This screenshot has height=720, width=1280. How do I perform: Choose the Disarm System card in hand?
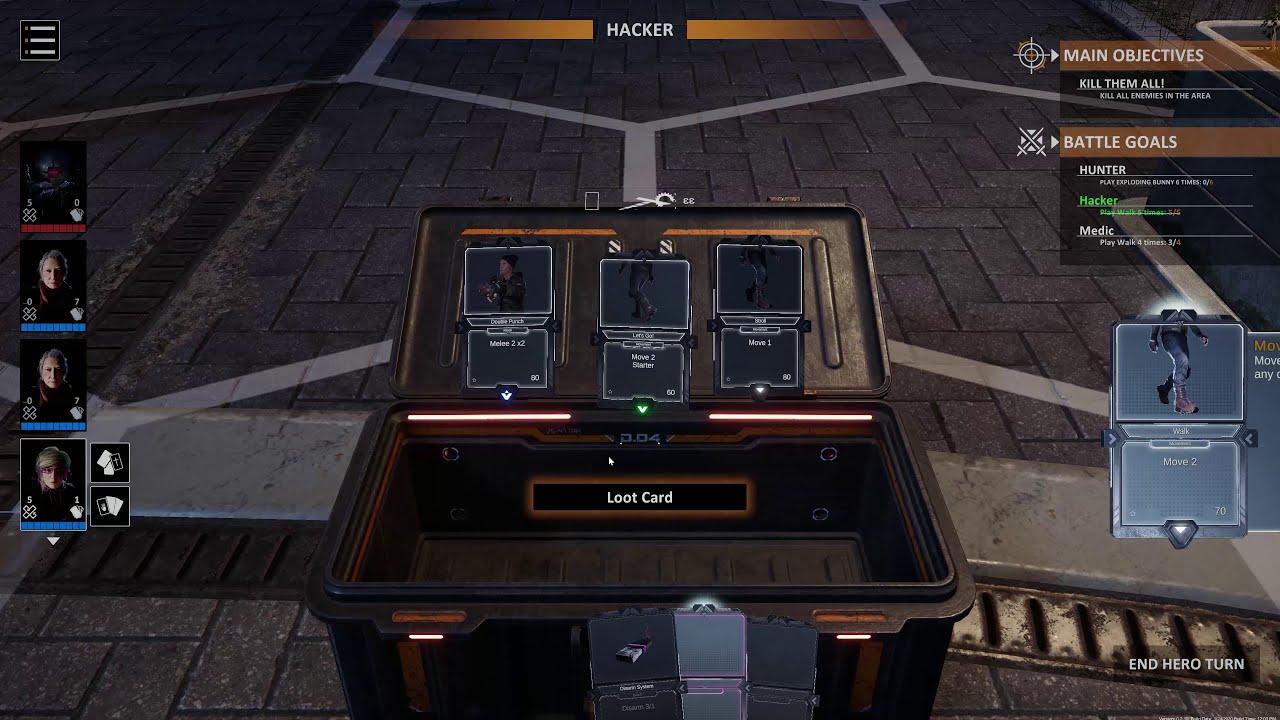632,655
